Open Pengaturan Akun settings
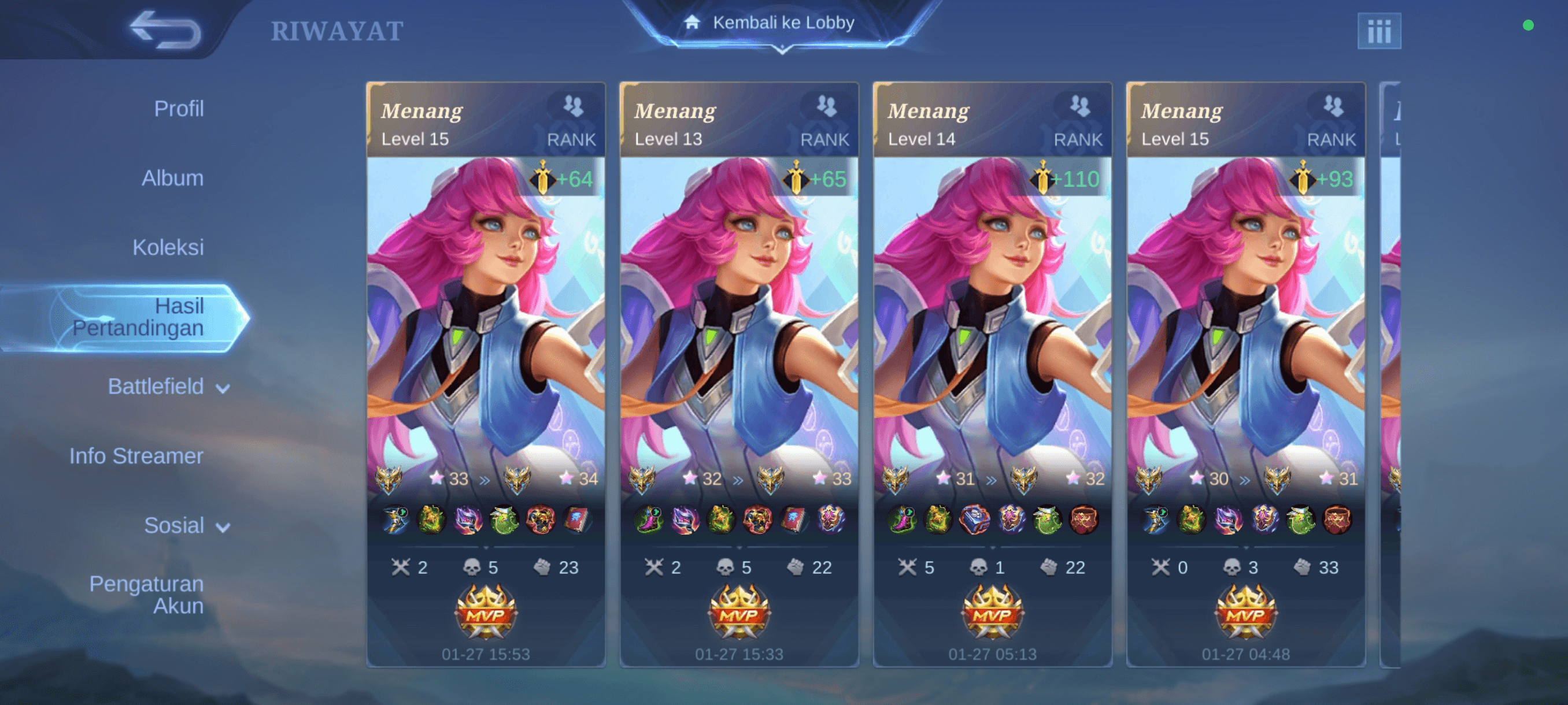 tap(146, 594)
